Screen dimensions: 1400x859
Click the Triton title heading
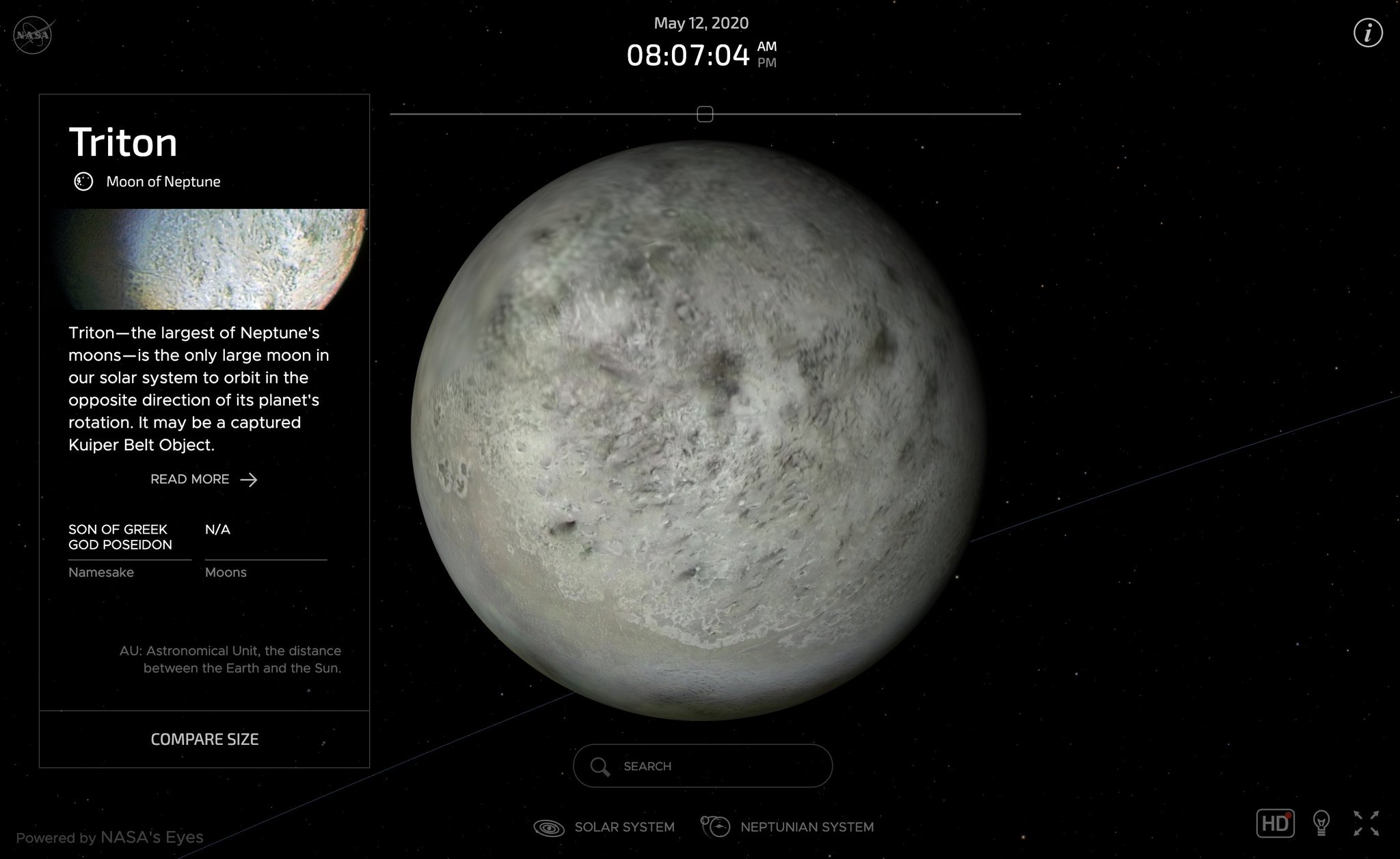point(123,142)
